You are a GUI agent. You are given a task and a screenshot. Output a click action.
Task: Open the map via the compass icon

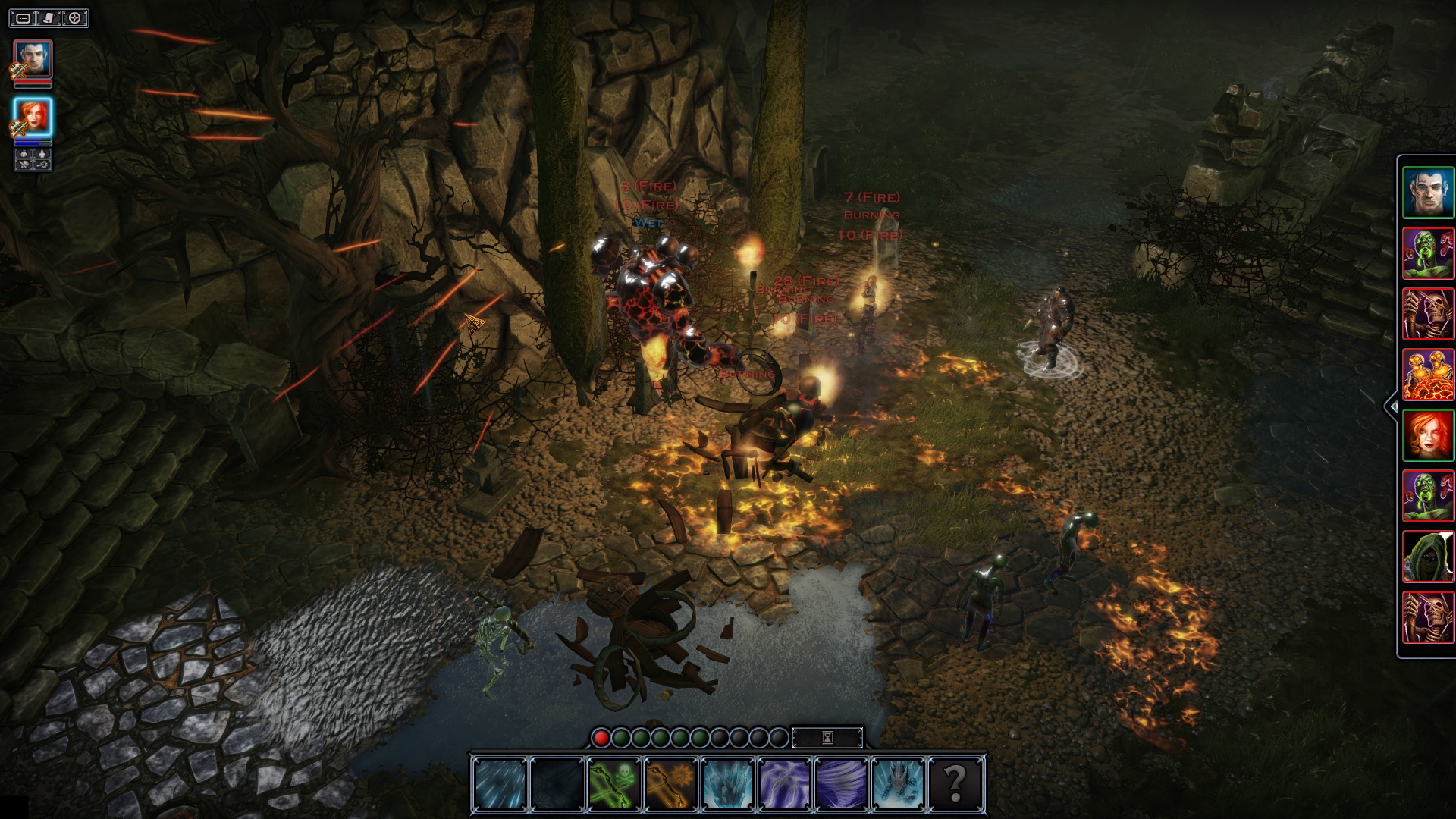coord(75,18)
